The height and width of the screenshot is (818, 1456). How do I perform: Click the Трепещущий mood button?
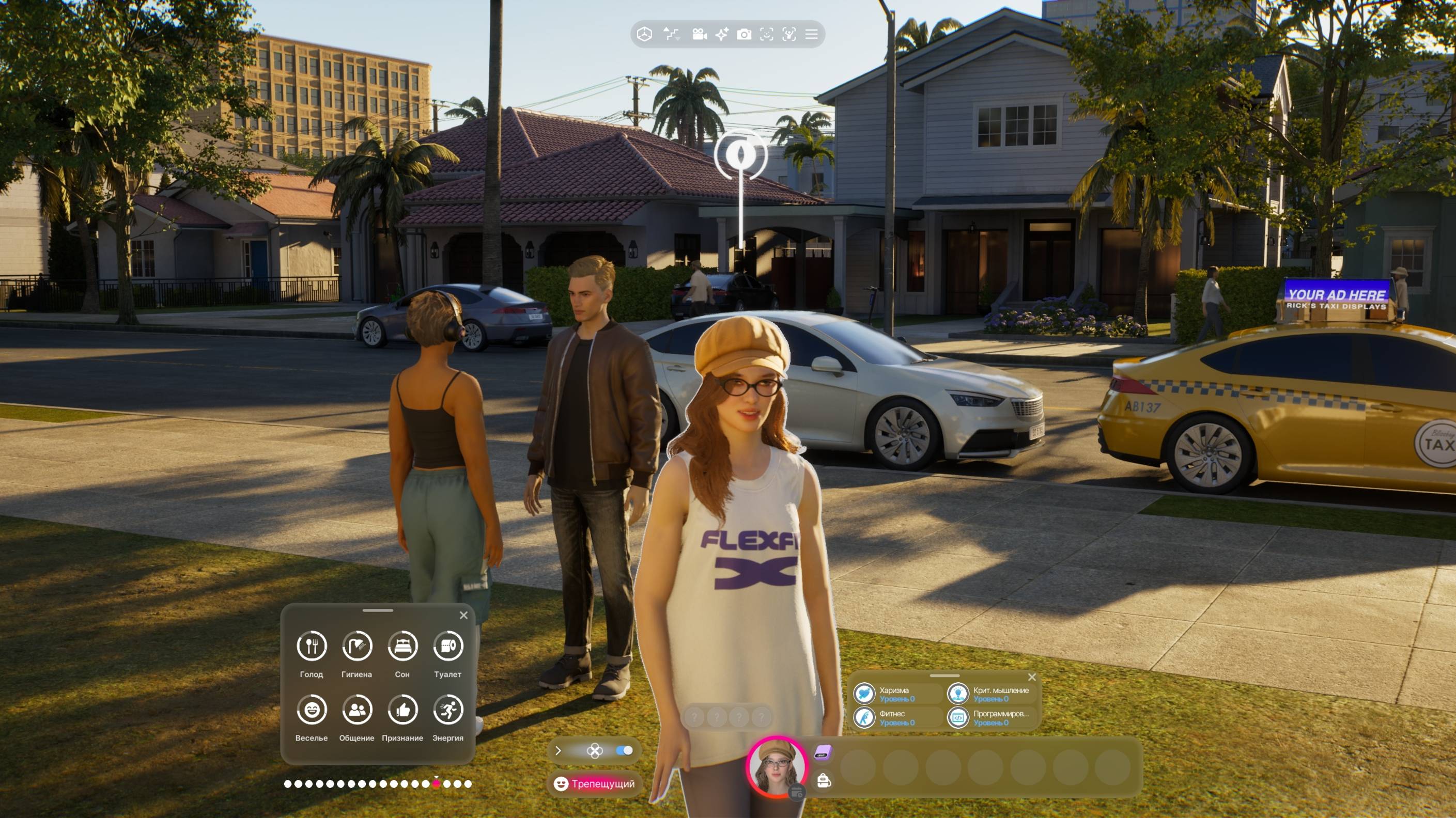tap(595, 783)
